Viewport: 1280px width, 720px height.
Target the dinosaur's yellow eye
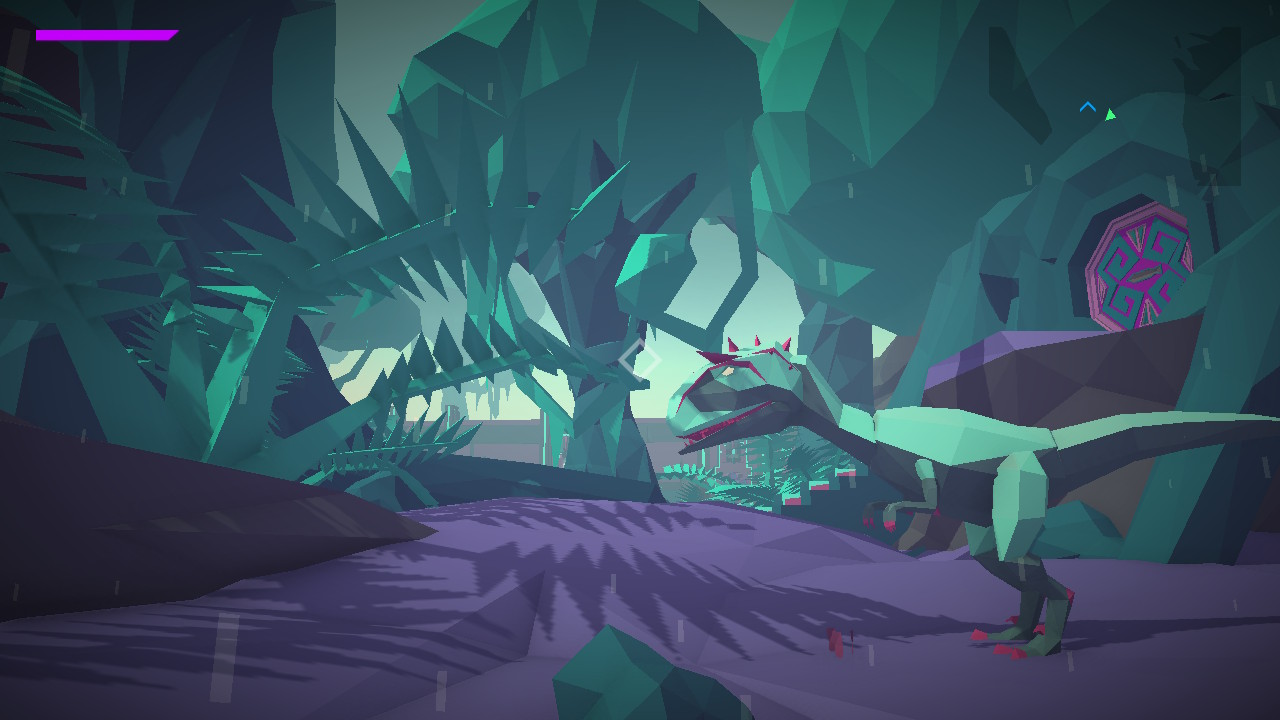click(x=728, y=371)
